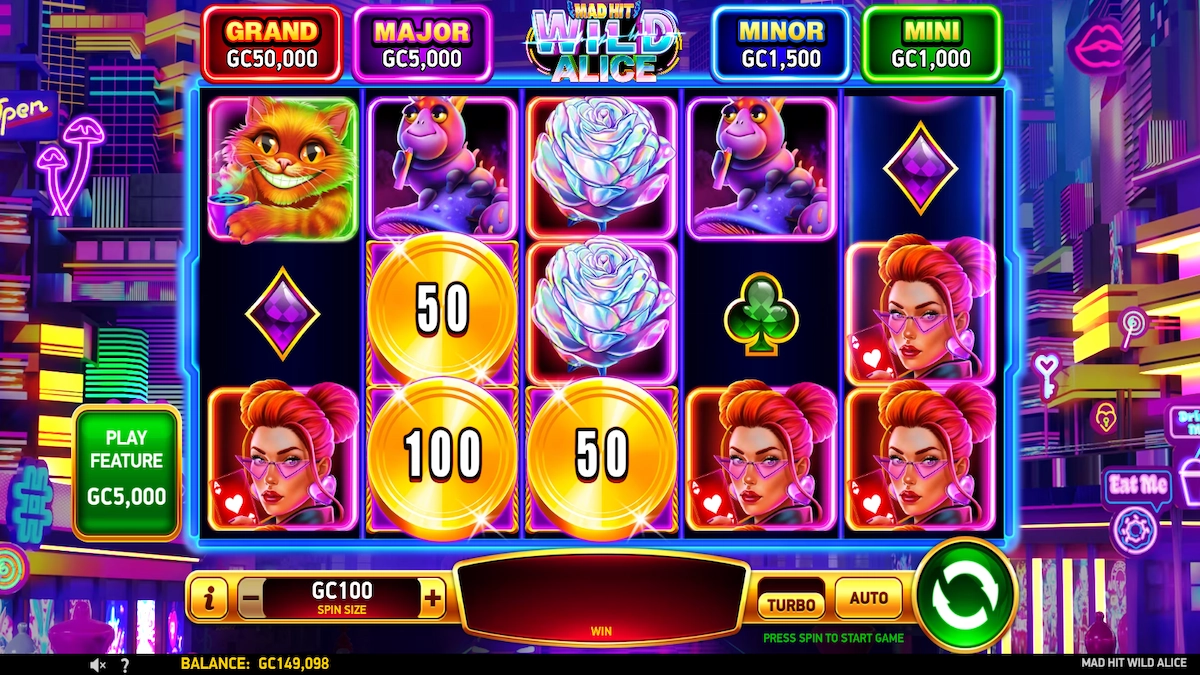Screen dimensions: 1200x675
Task: Open the info paytable button
Action: coord(209,600)
